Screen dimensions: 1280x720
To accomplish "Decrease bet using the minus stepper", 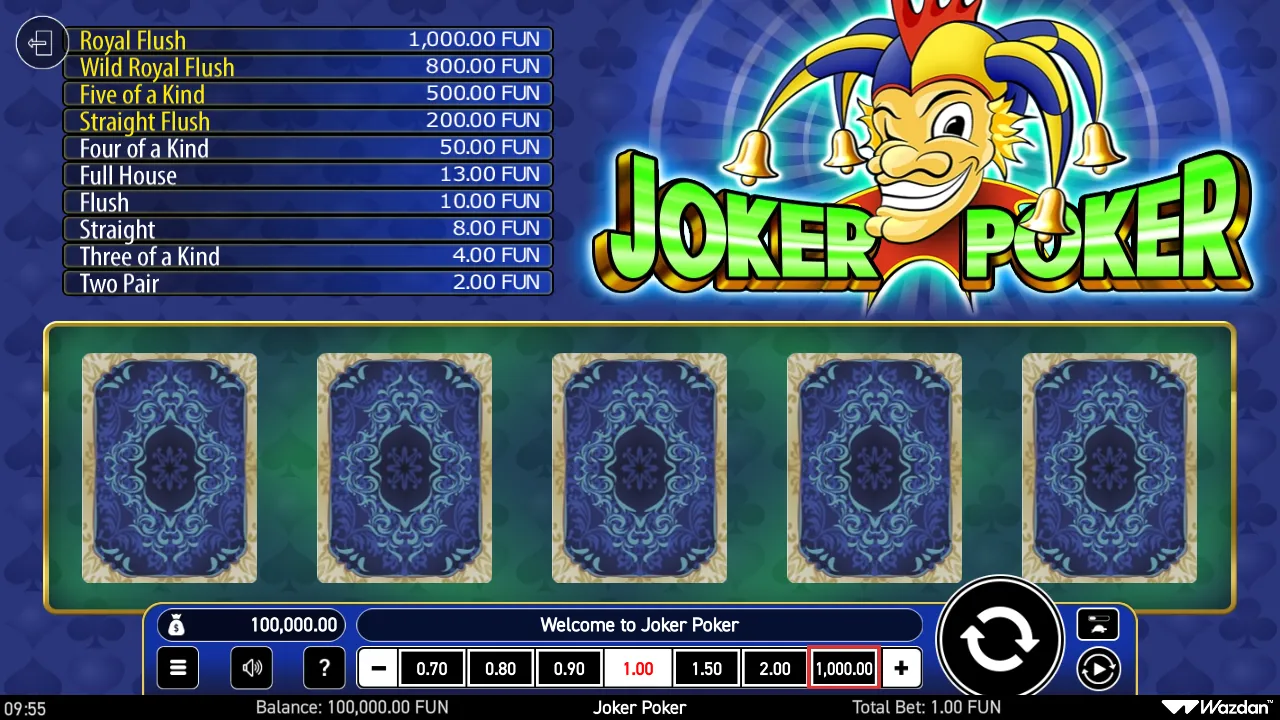I will (377, 668).
